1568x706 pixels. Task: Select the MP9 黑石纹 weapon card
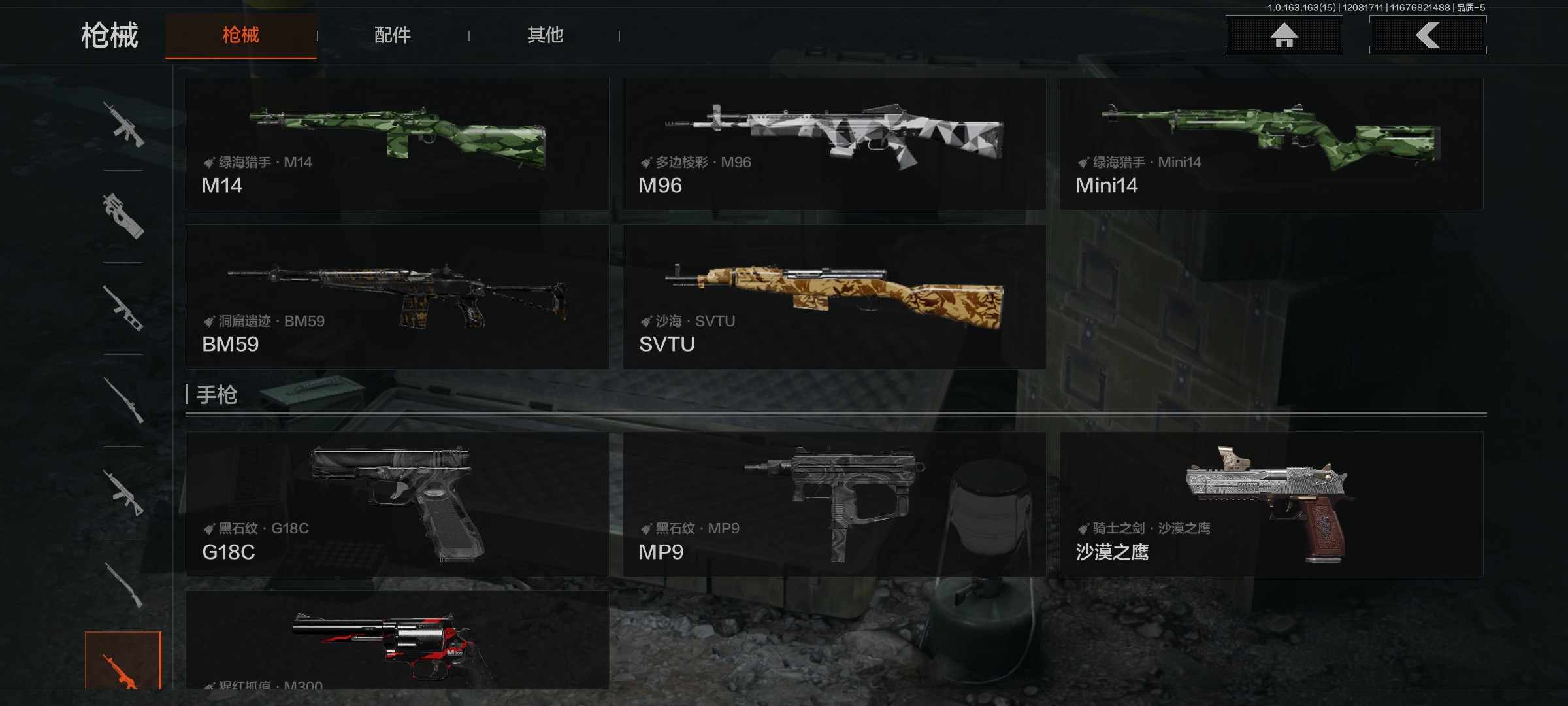coord(835,503)
